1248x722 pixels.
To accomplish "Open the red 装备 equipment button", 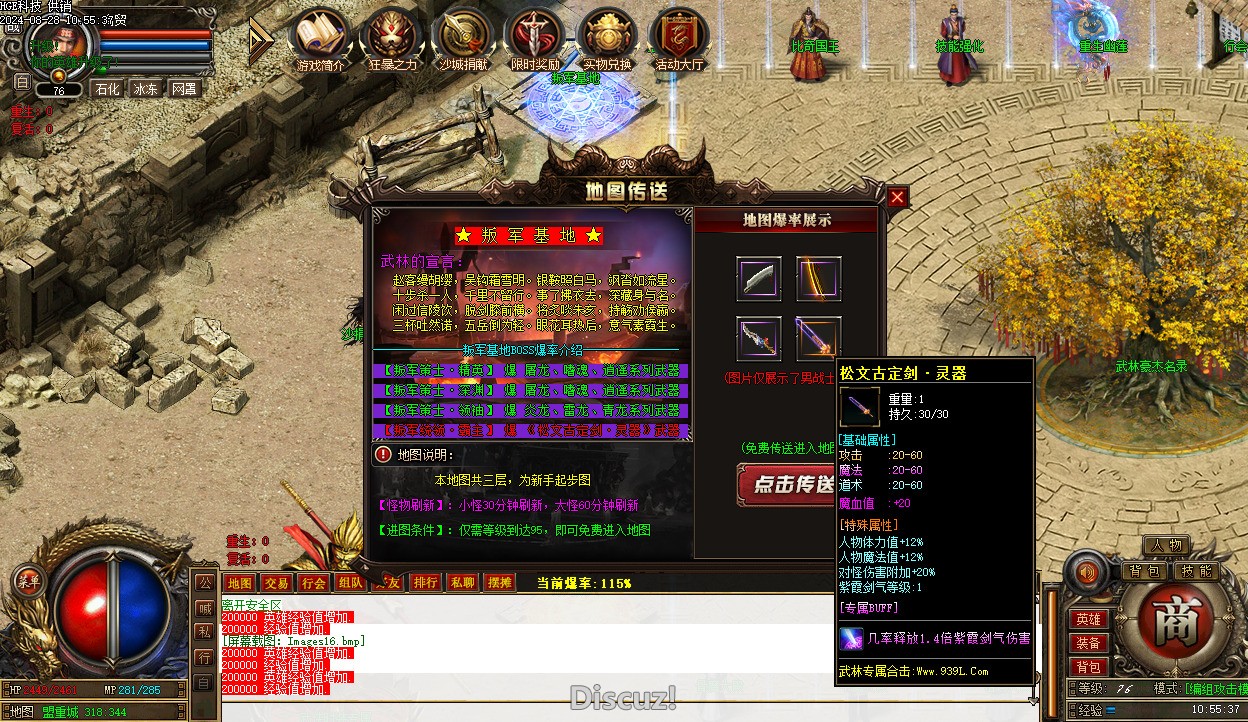I will pyautogui.click(x=1089, y=643).
